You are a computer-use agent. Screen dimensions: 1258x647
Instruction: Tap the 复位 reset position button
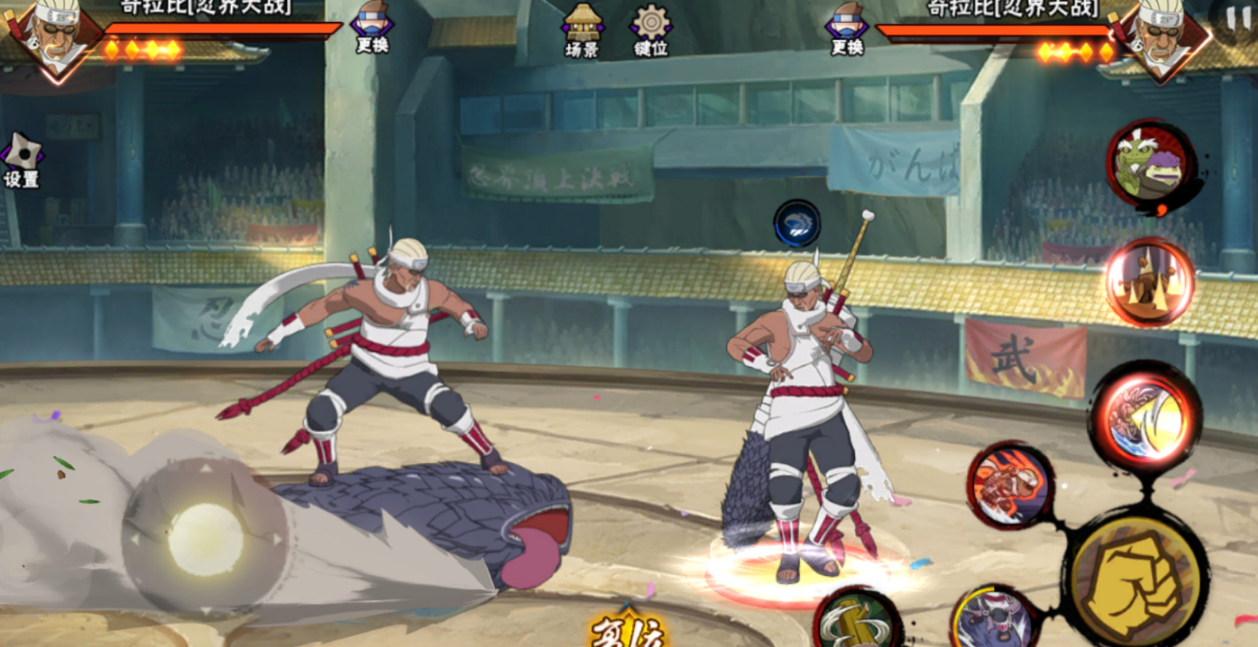tap(628, 631)
